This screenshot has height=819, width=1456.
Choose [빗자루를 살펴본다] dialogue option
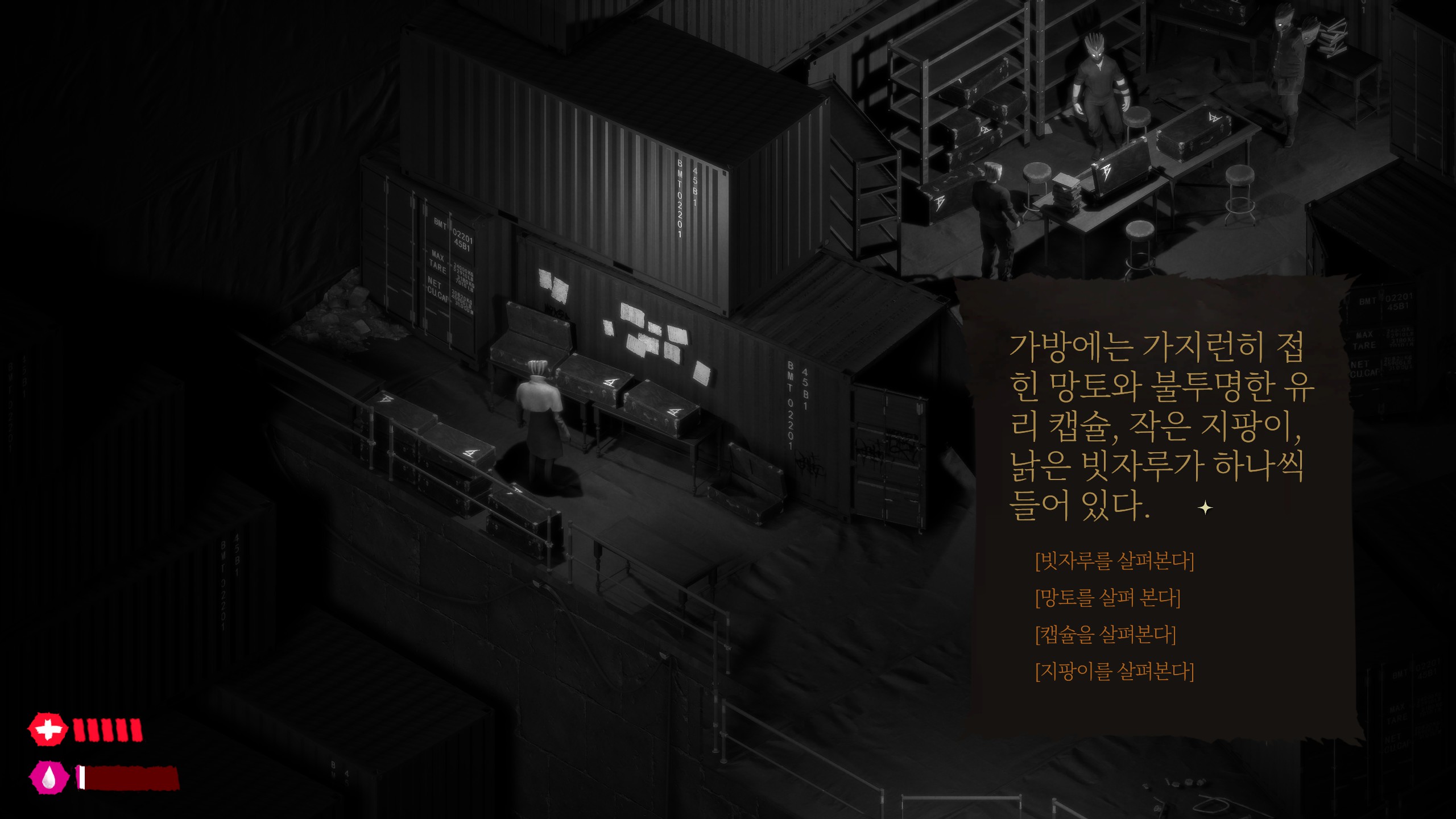click(1114, 561)
